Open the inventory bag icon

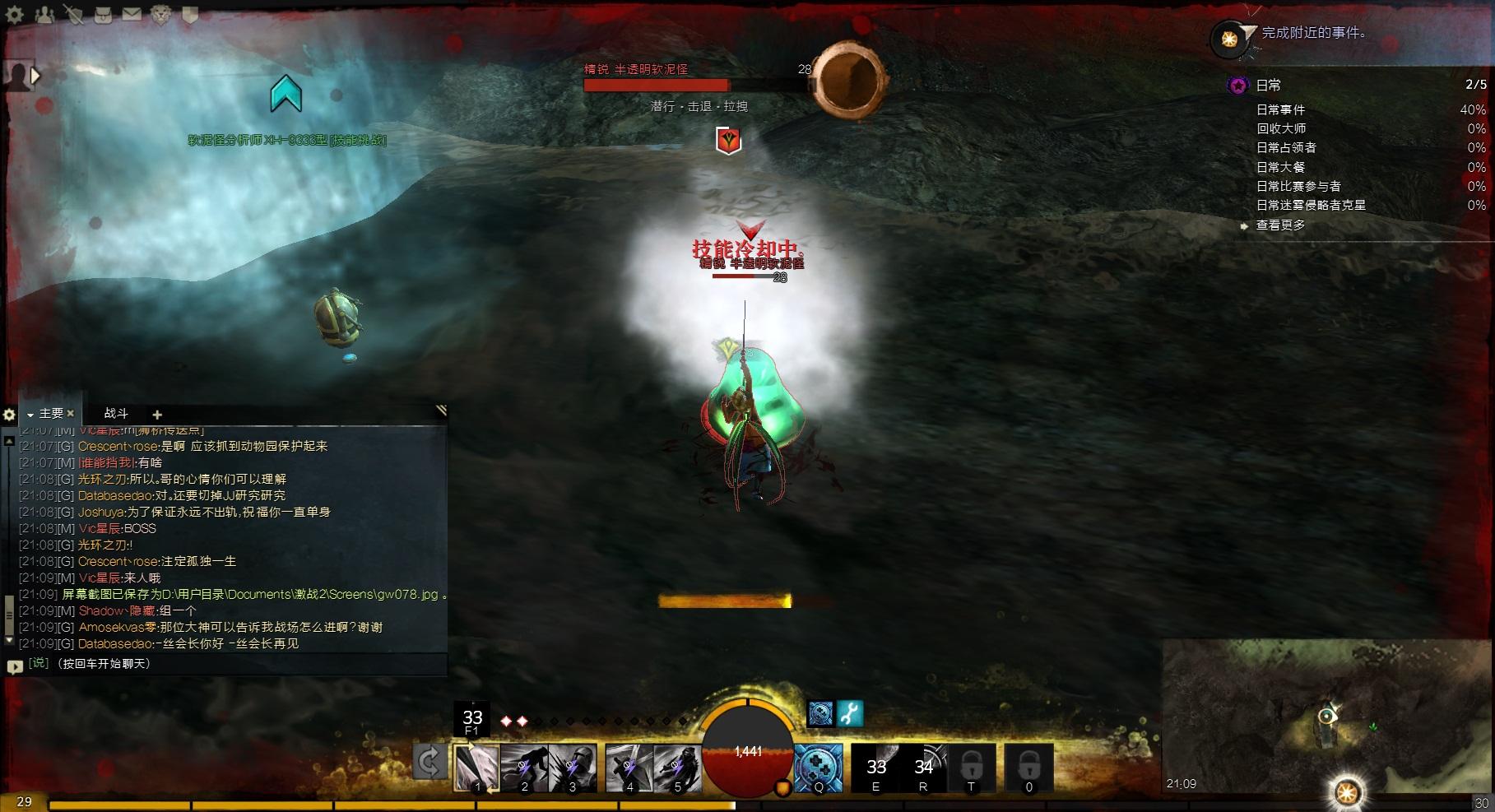(x=103, y=14)
